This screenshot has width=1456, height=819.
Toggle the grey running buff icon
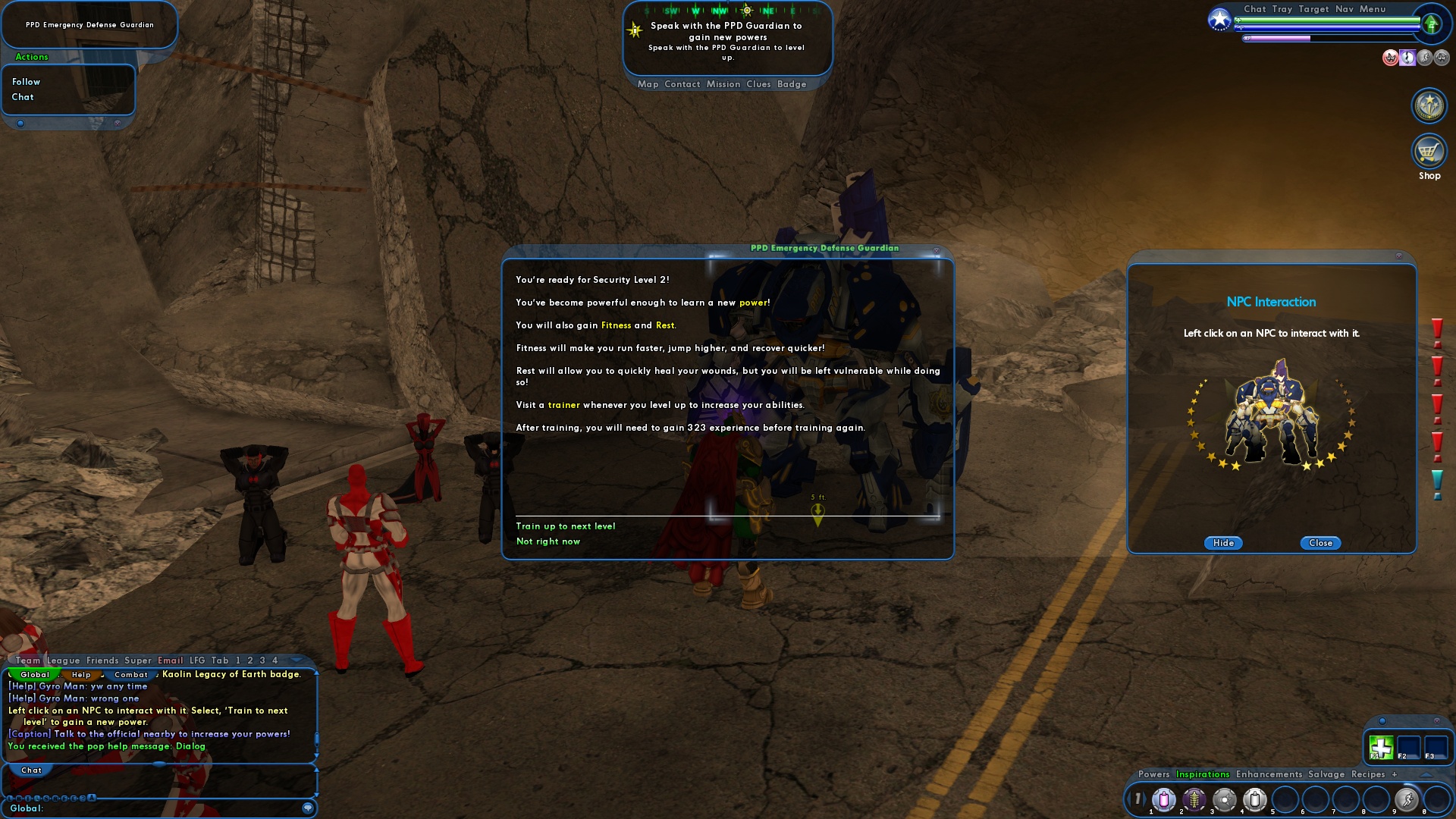(x=1425, y=57)
